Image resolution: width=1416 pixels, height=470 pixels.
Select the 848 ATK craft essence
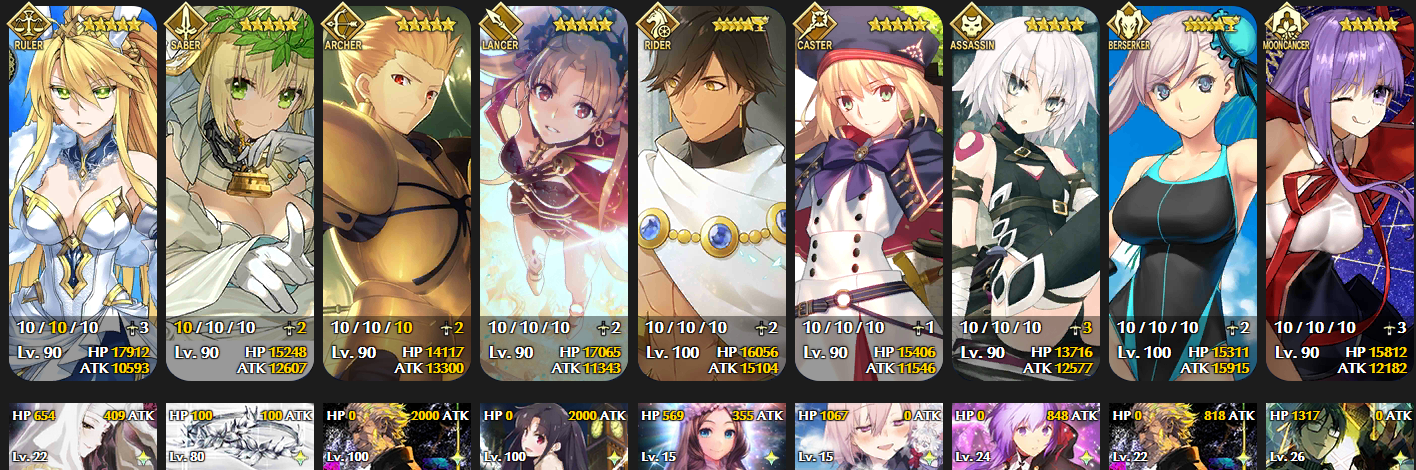(1026, 437)
